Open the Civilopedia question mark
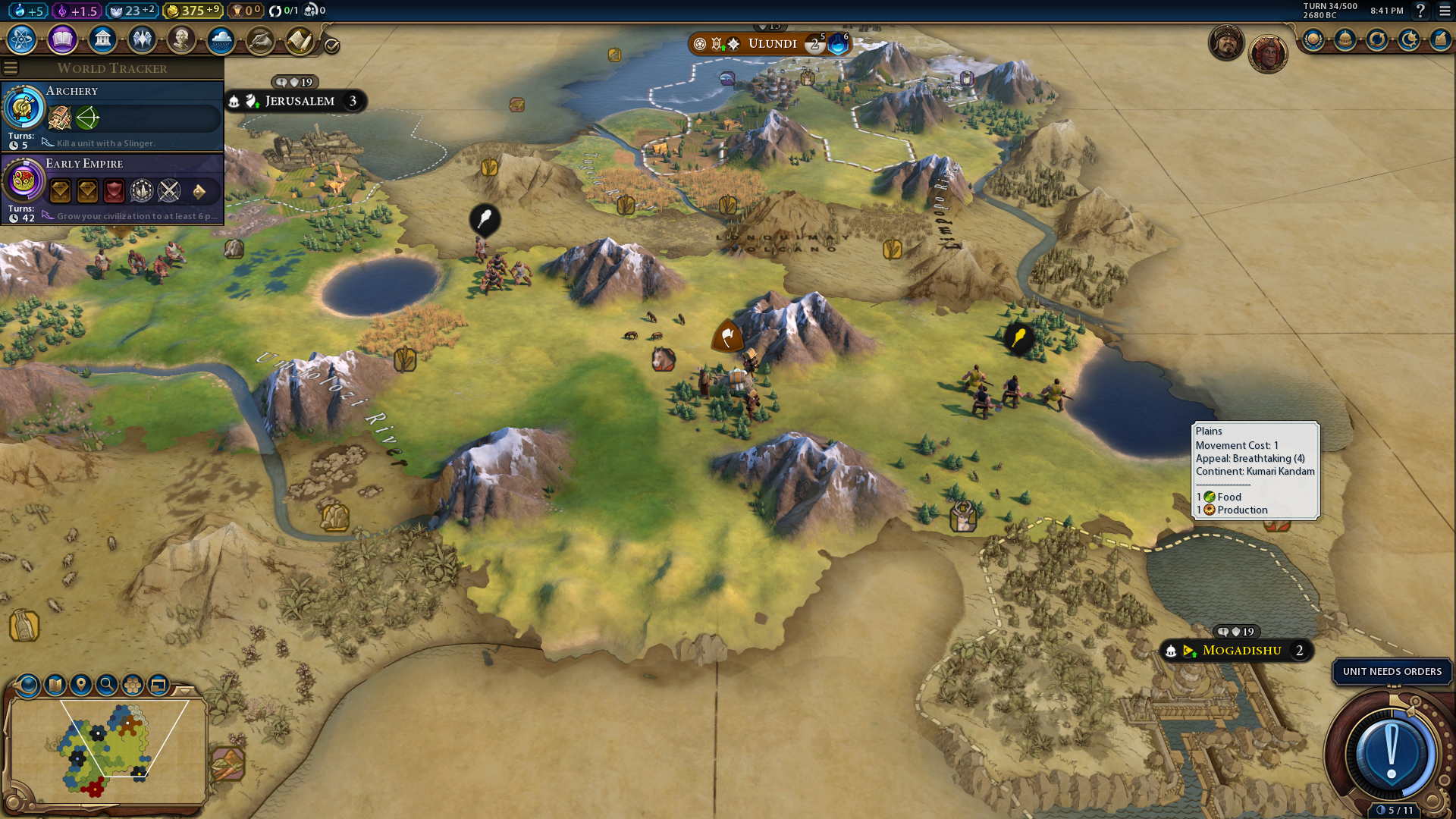The image size is (1456, 819). click(1420, 11)
